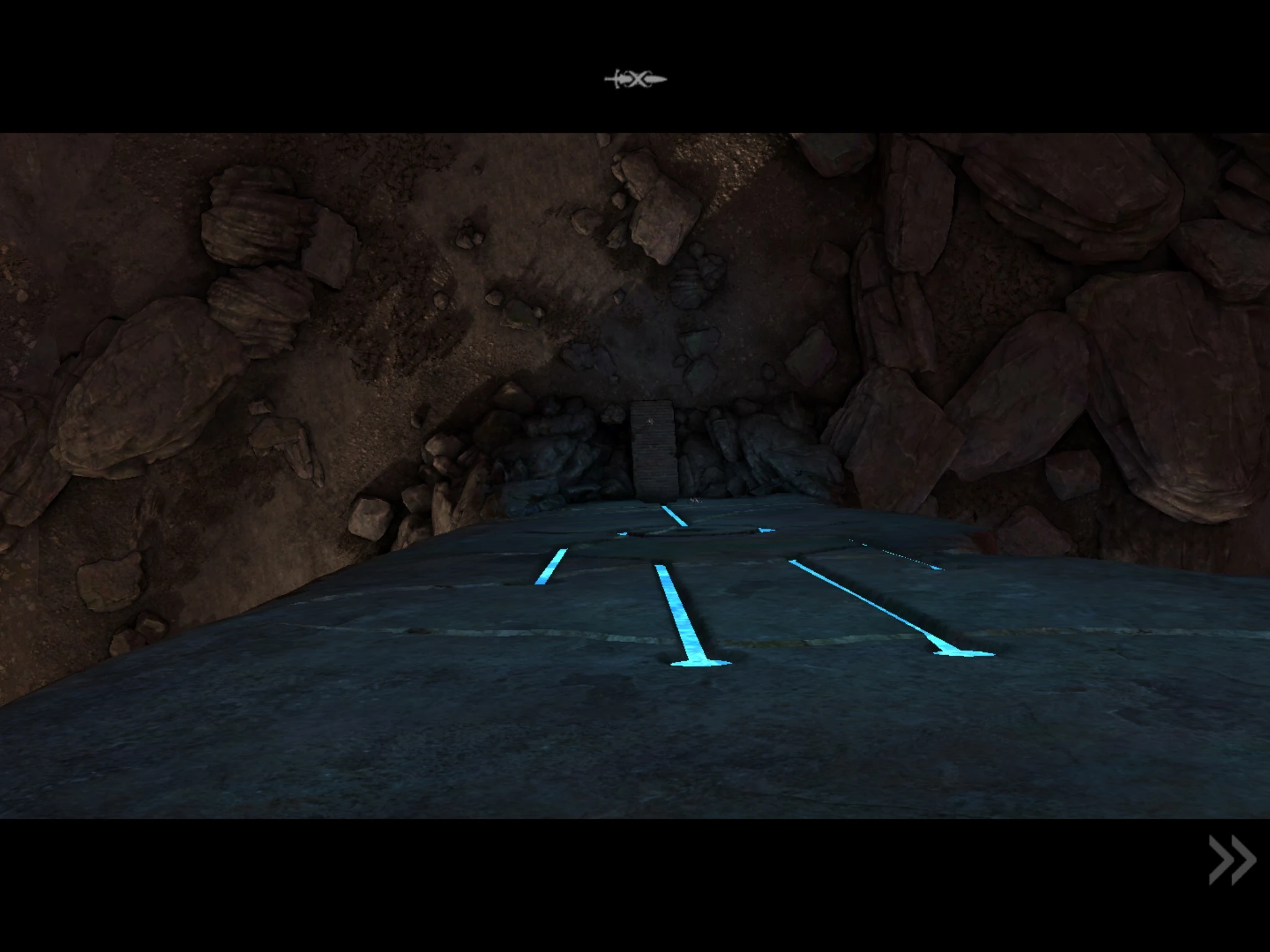Select the leftmost glowing blue sword
This screenshot has width=1270, height=952.
(551, 567)
